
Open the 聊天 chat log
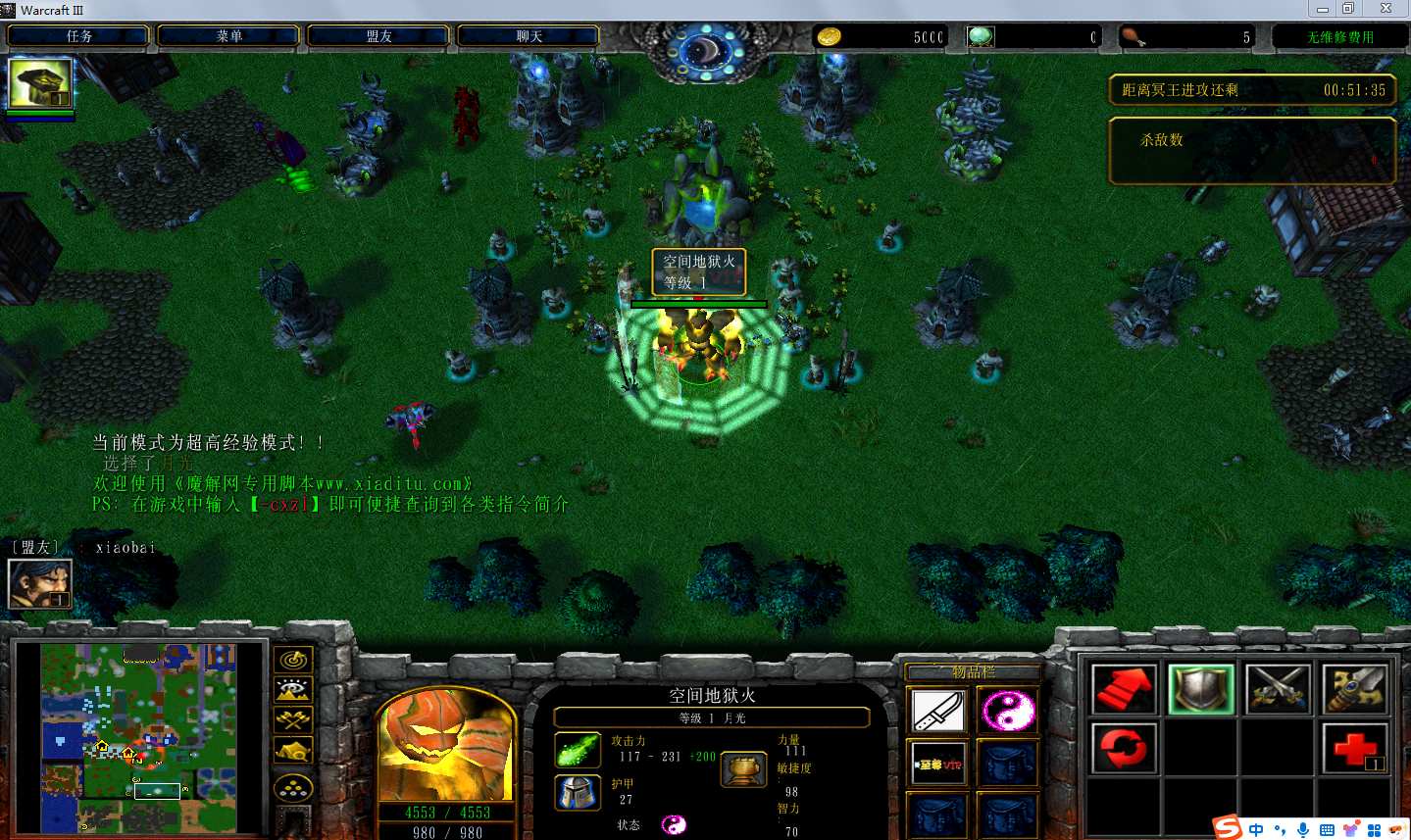click(x=529, y=36)
